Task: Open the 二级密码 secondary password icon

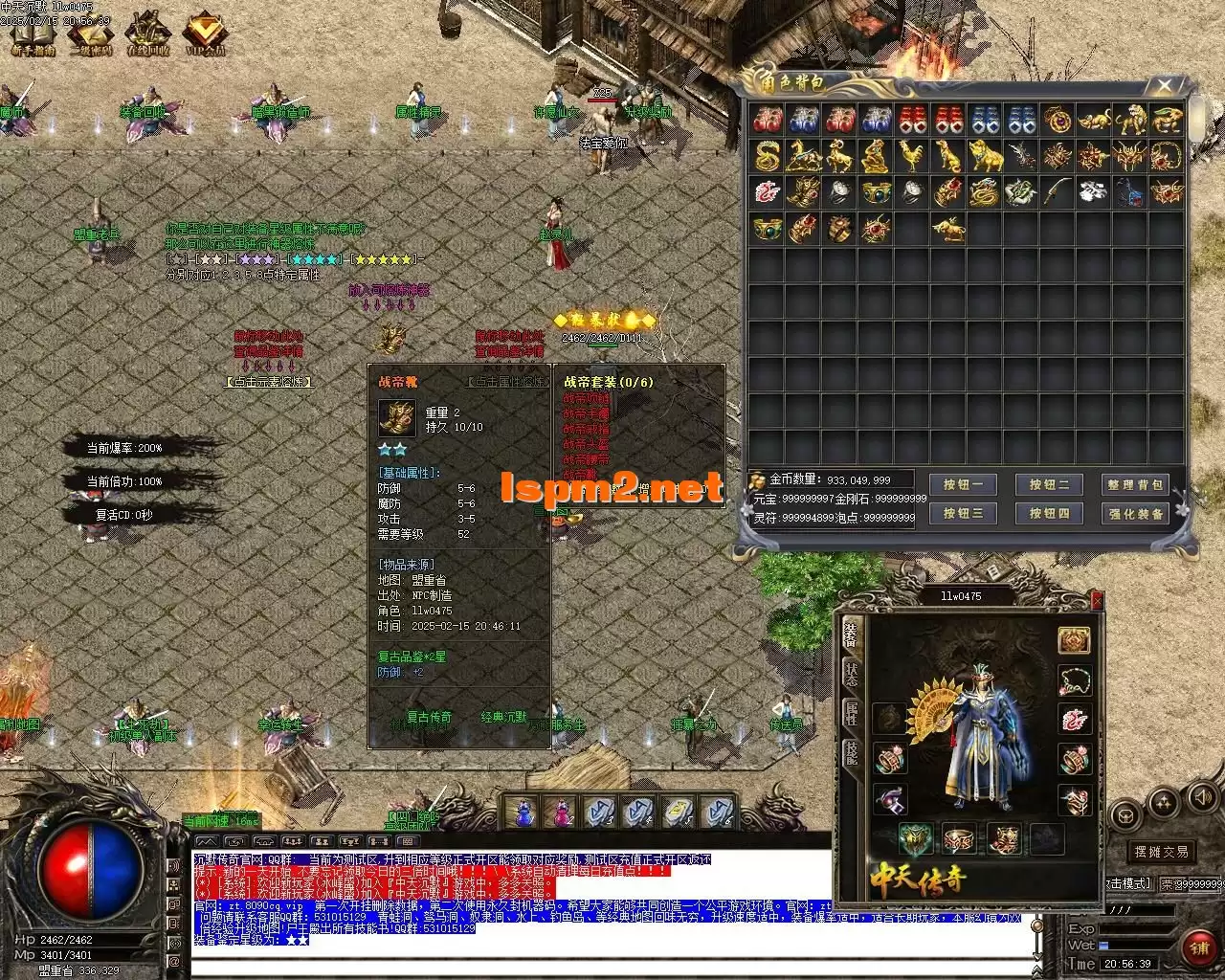Action: 91,34
